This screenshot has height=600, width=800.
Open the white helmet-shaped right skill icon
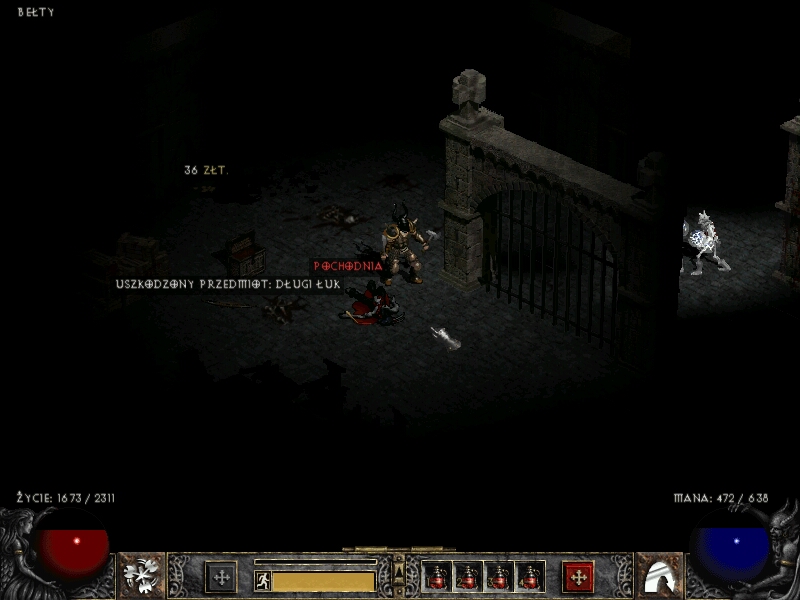(657, 576)
